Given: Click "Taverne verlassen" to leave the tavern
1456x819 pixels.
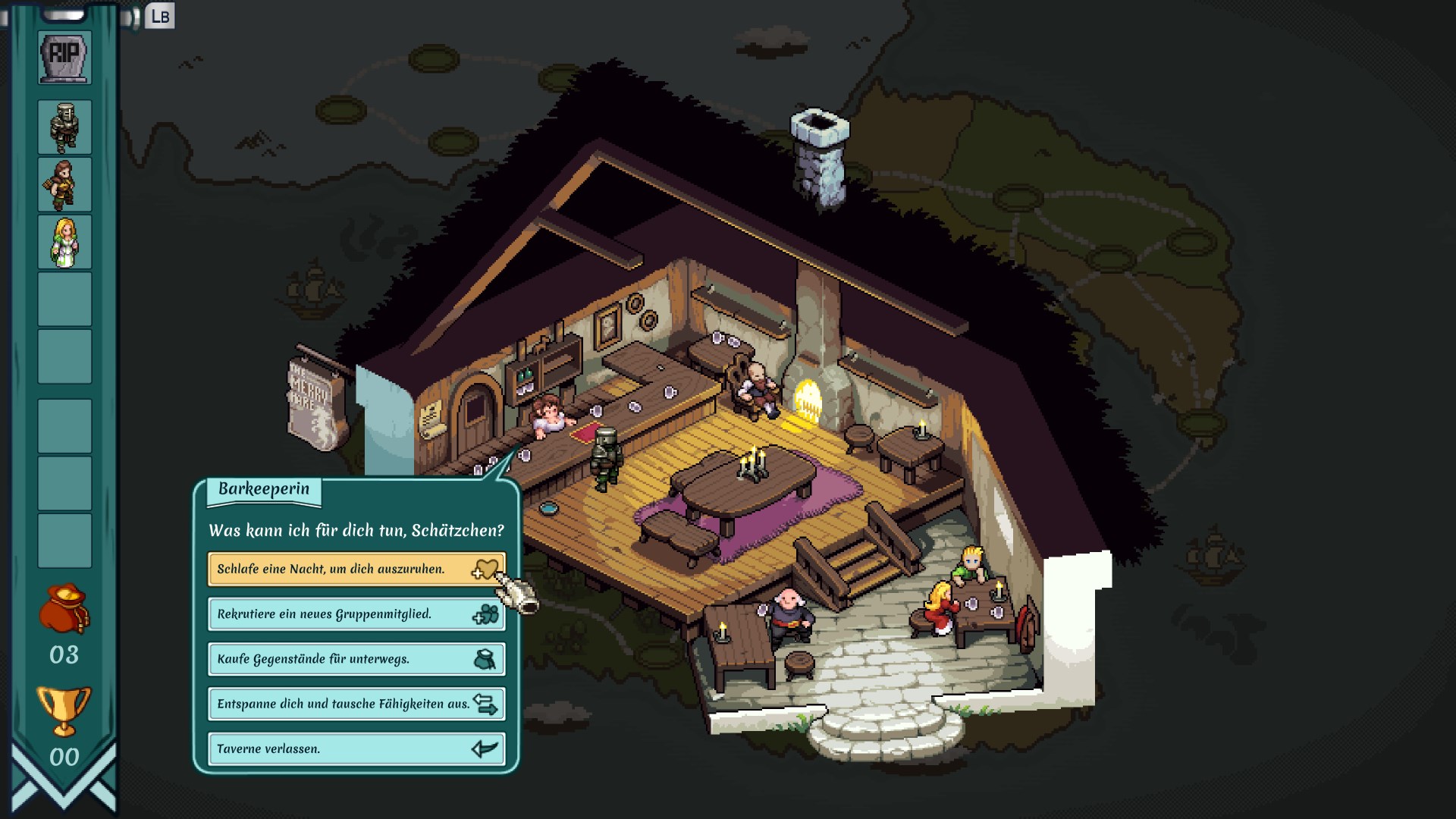Looking at the screenshot, I should (x=356, y=748).
